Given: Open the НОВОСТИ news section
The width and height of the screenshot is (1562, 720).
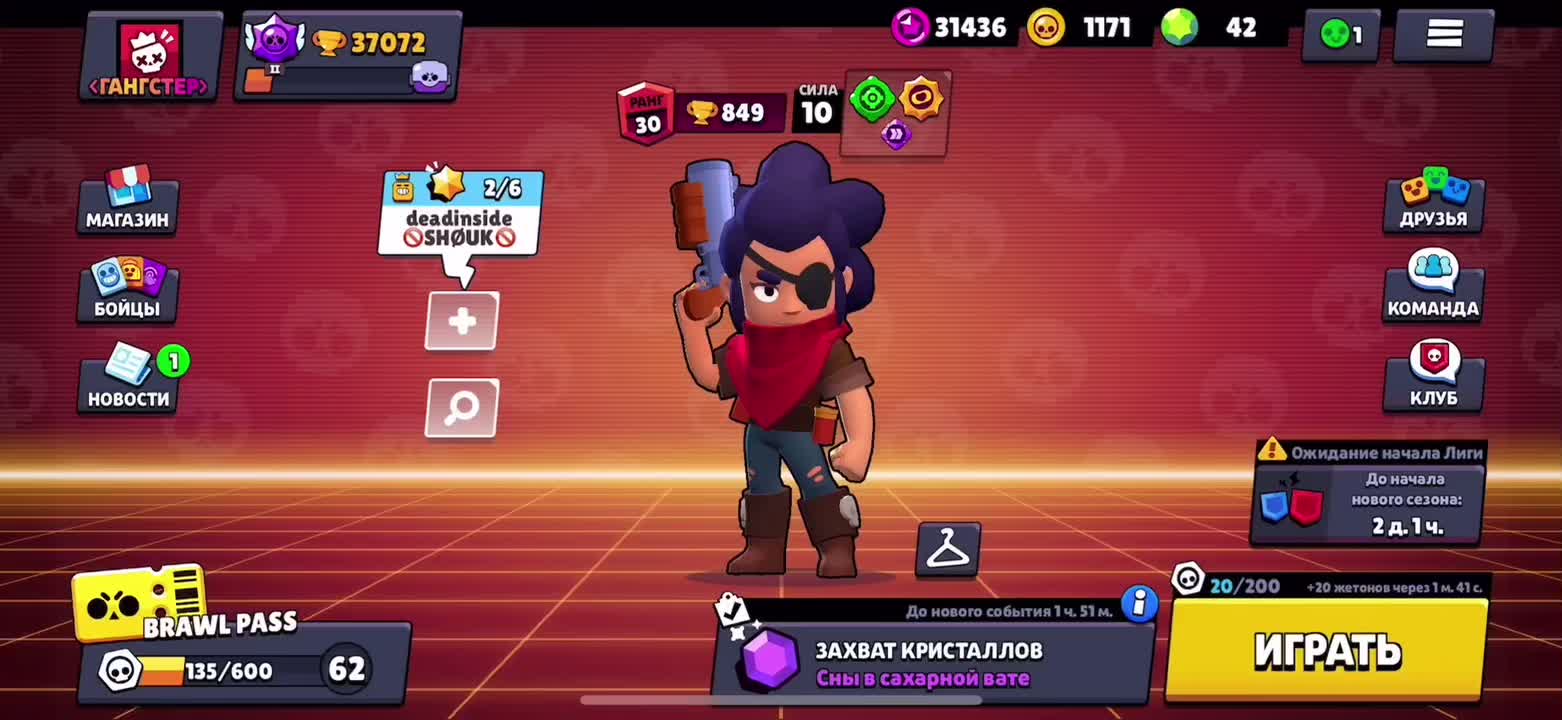Looking at the screenshot, I should coord(129,380).
